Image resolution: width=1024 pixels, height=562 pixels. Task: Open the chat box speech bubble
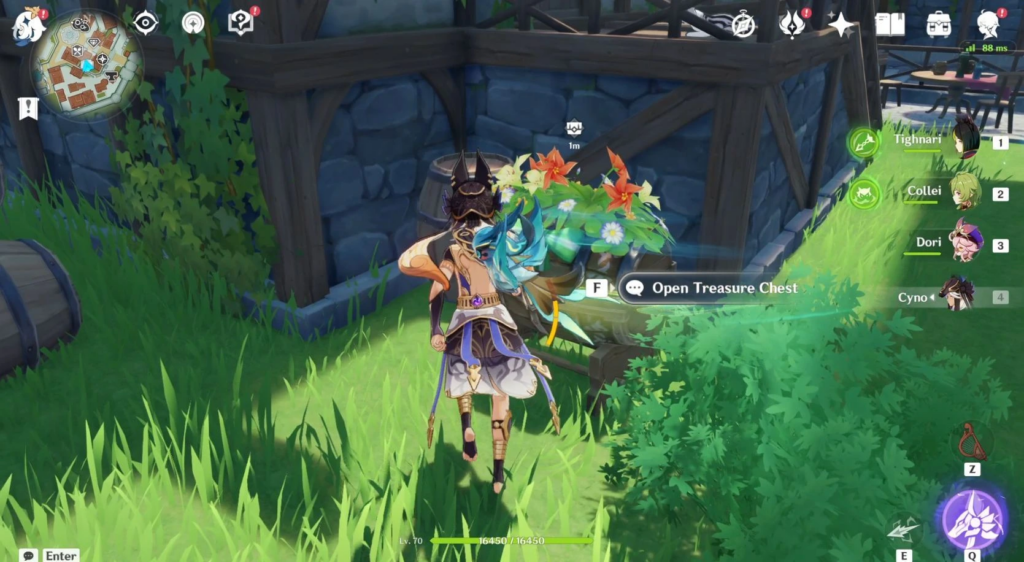coord(28,555)
